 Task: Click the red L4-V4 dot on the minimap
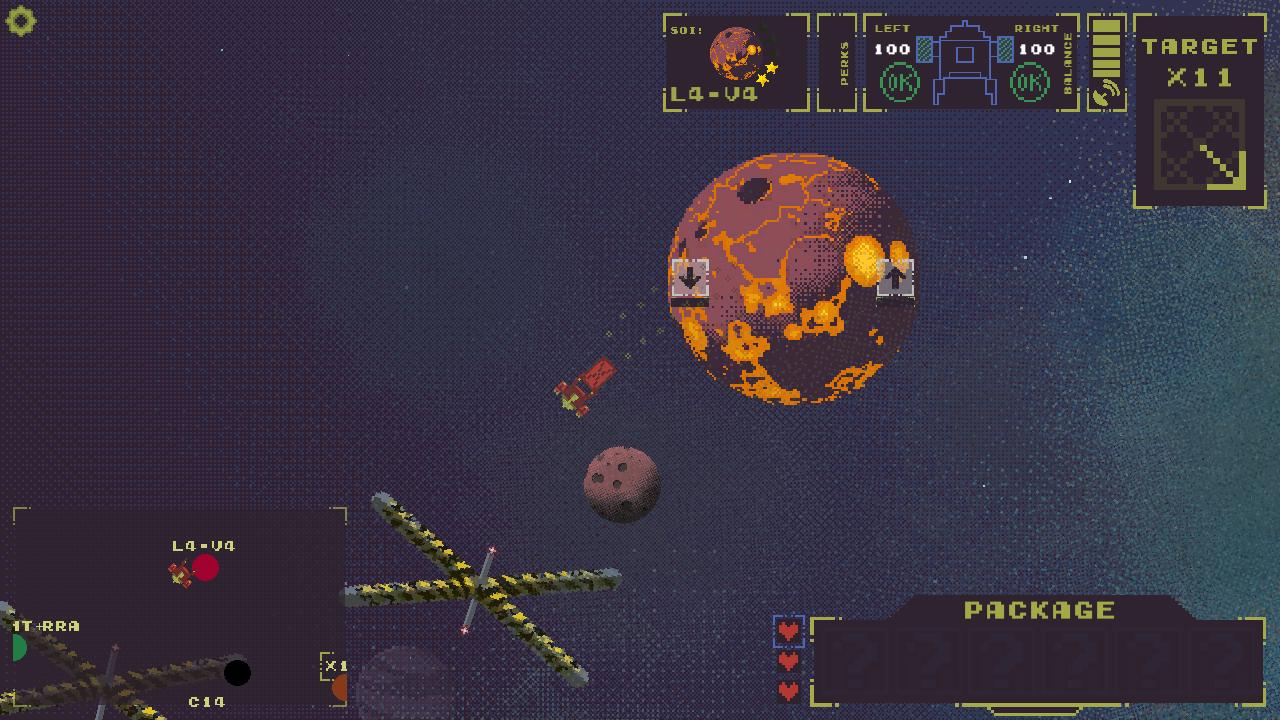pyautogui.click(x=208, y=566)
